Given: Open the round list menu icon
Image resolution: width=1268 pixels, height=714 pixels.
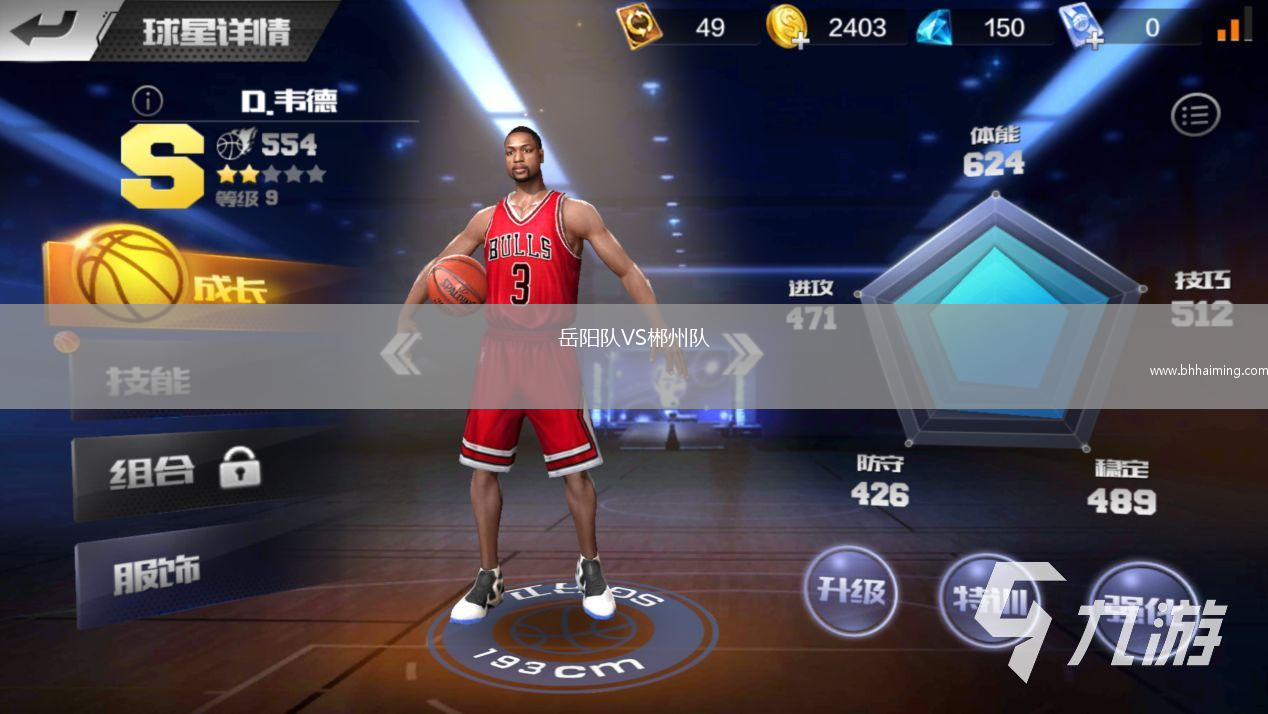Looking at the screenshot, I should 1195,115.
